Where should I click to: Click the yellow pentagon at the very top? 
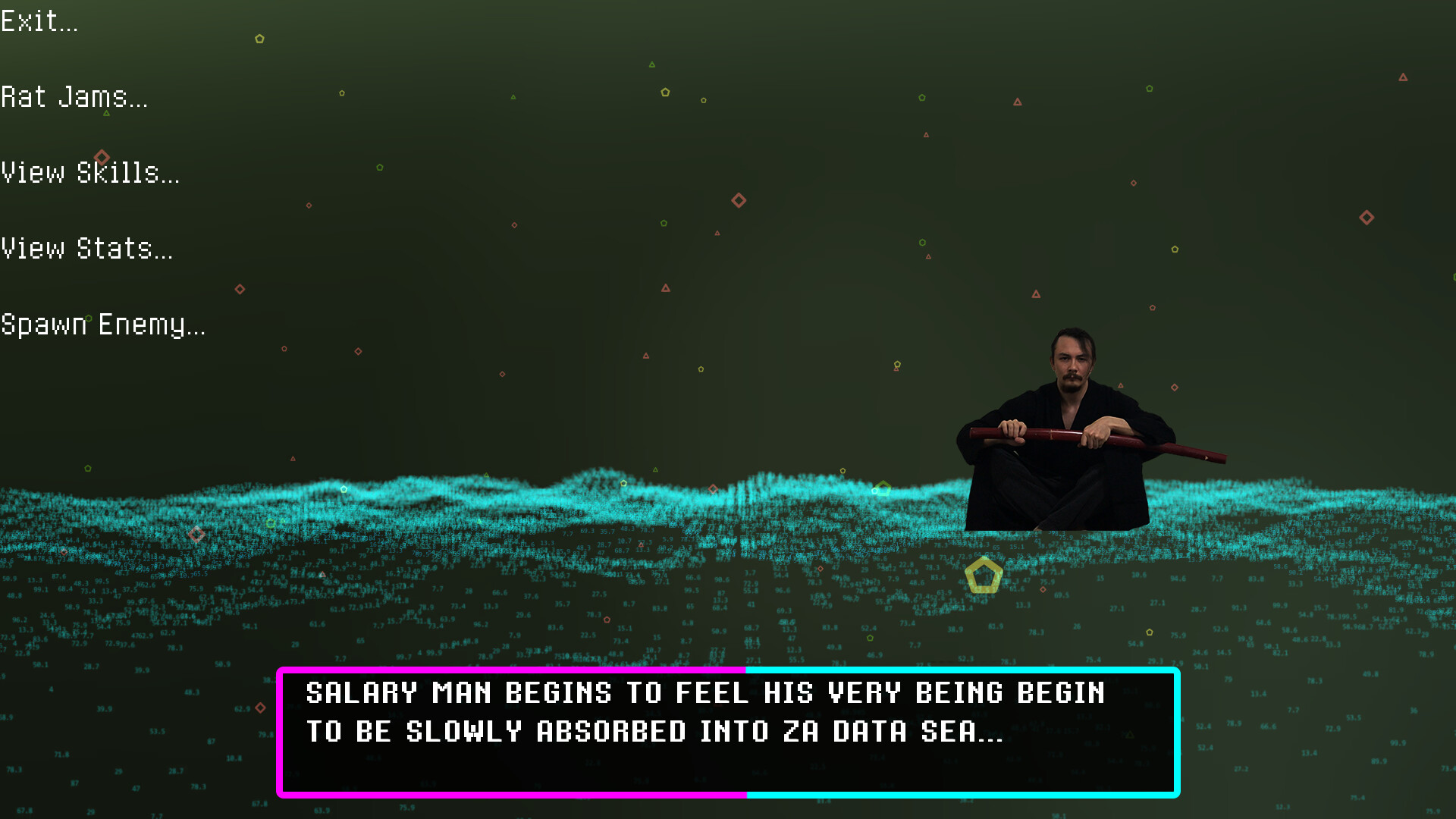(260, 38)
